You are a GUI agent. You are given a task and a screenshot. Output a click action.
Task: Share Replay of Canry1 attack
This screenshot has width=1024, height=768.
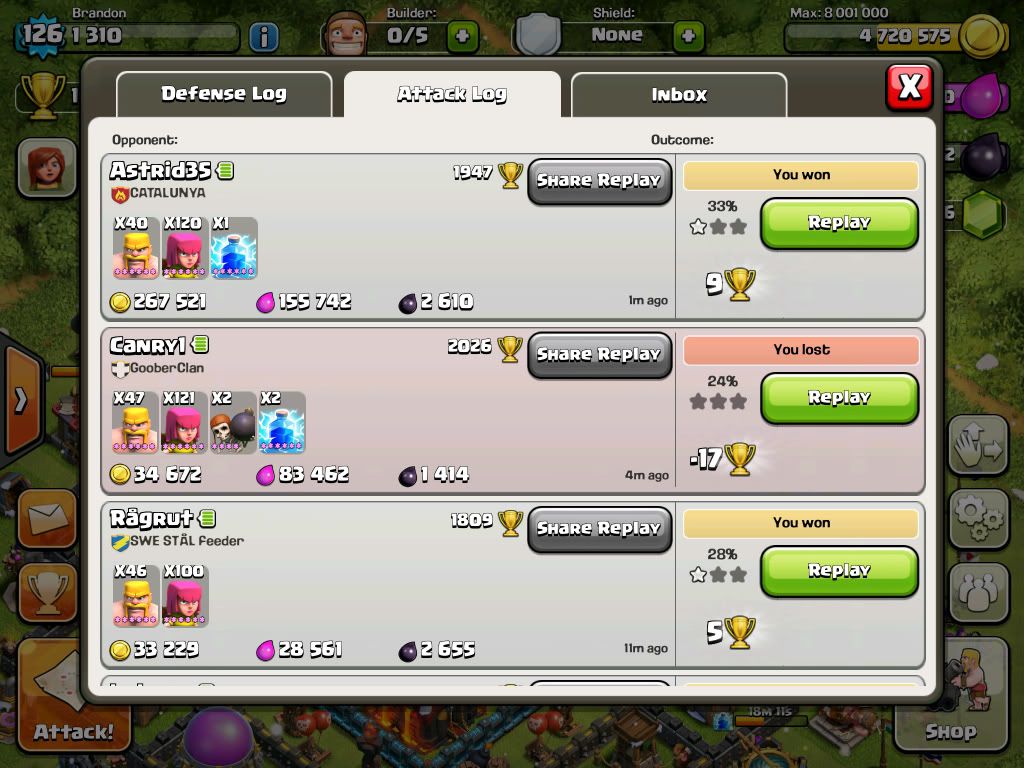(x=599, y=355)
